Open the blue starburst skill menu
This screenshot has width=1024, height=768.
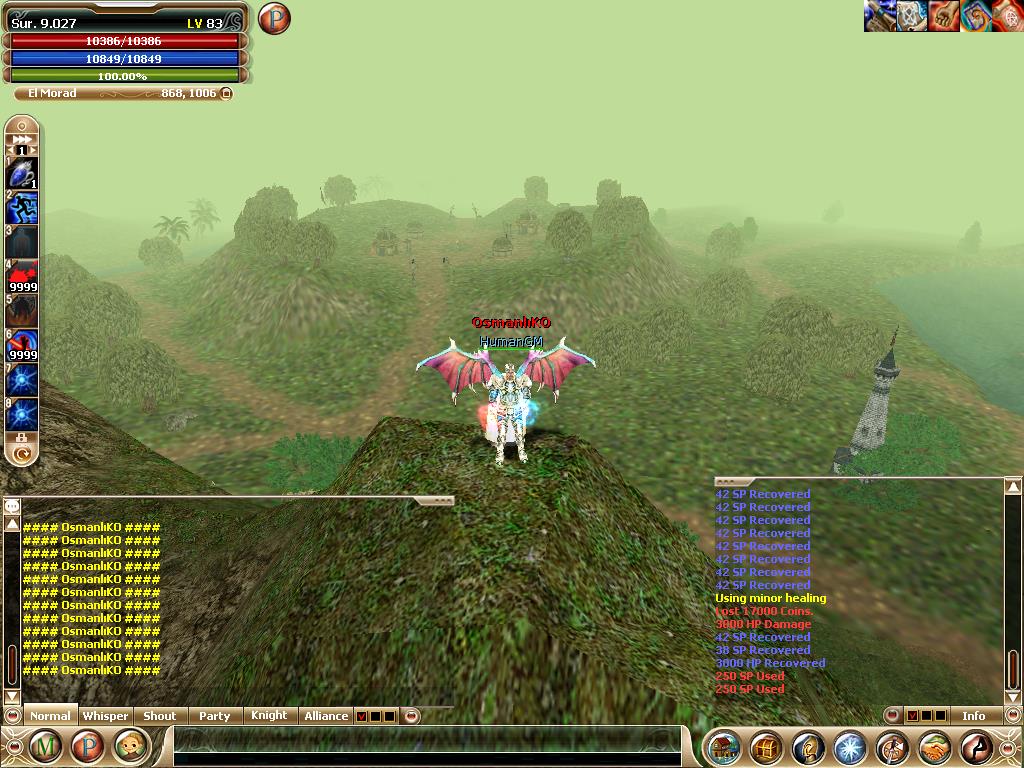[x=850, y=747]
